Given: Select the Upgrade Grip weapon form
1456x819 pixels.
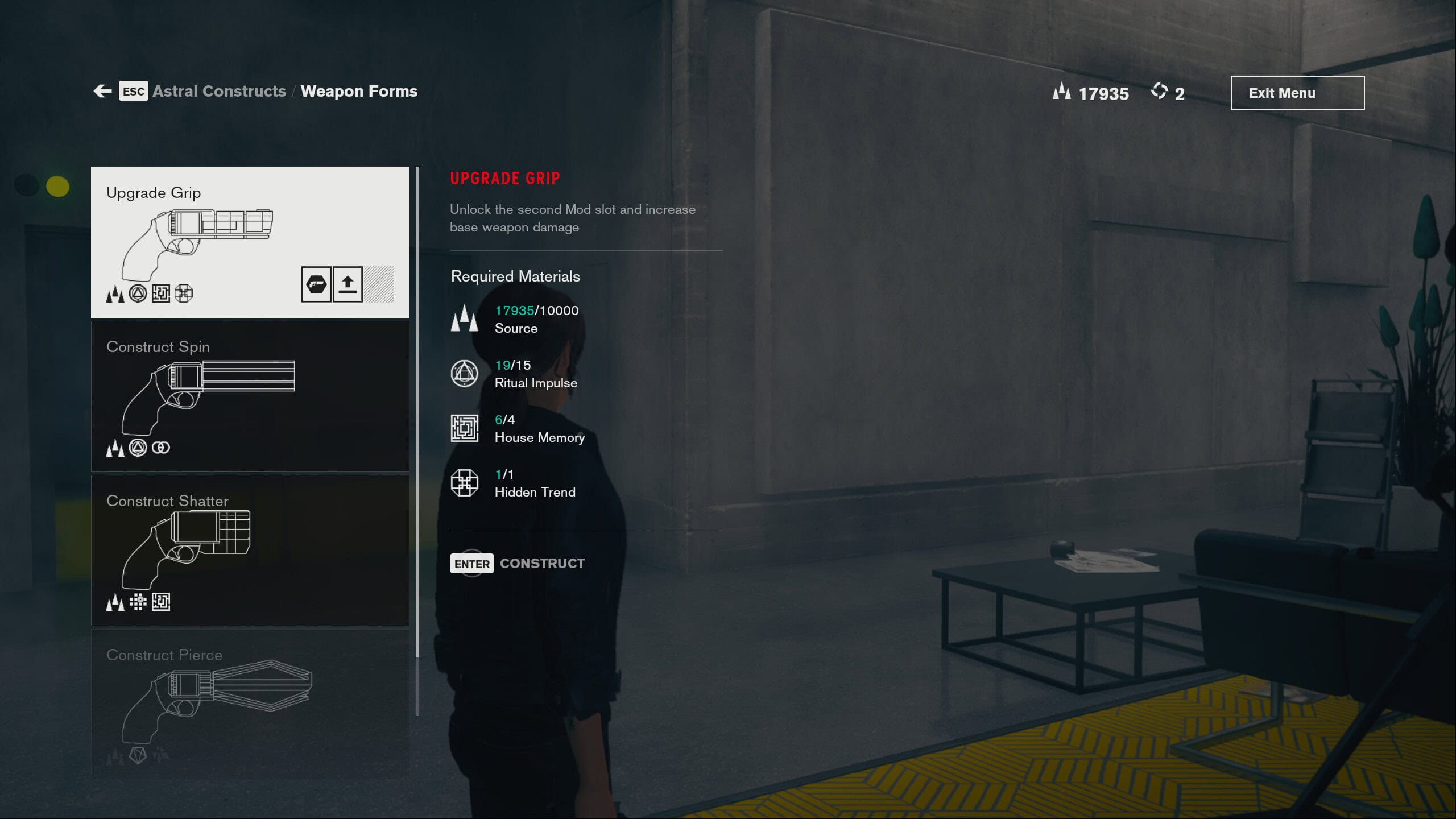Looking at the screenshot, I should (250, 242).
